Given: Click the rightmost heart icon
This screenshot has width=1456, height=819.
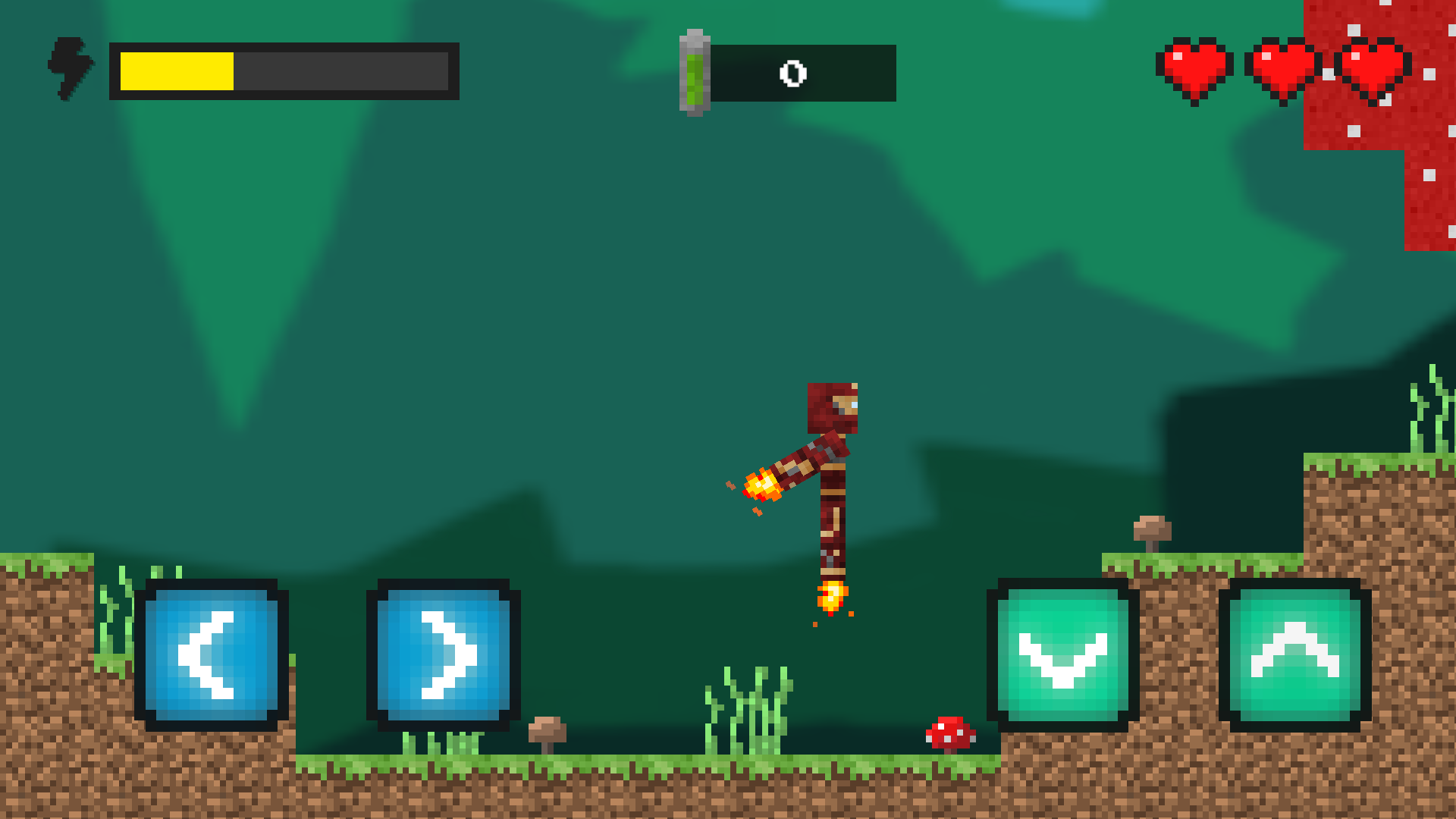Looking at the screenshot, I should tap(1371, 67).
